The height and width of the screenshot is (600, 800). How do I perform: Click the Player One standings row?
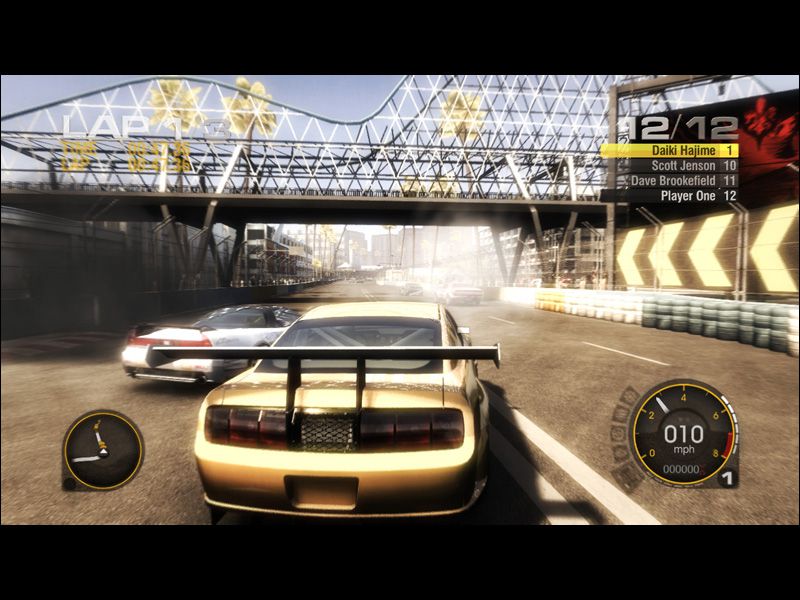coord(670,196)
